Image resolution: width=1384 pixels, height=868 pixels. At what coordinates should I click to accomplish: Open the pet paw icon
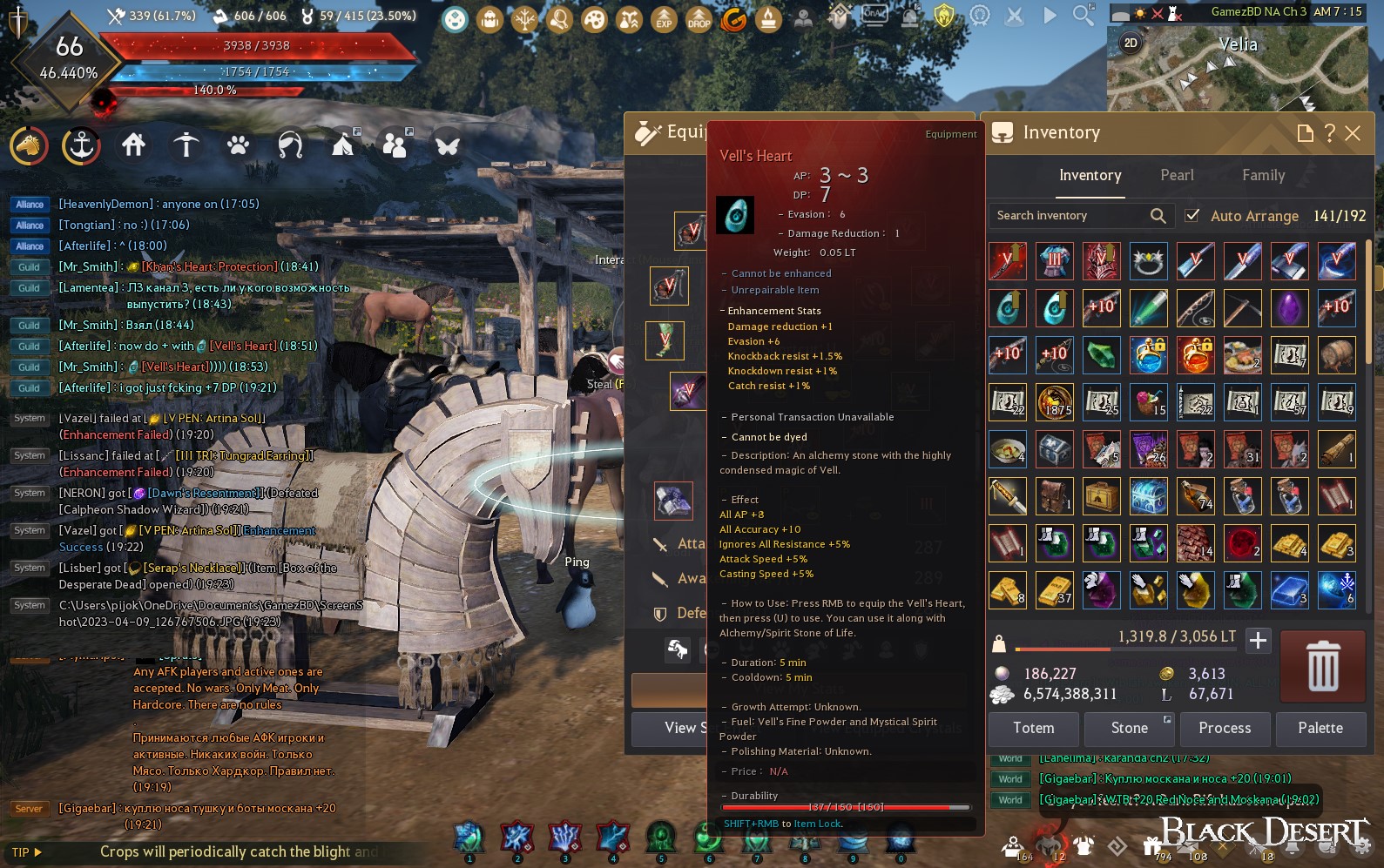(x=238, y=145)
